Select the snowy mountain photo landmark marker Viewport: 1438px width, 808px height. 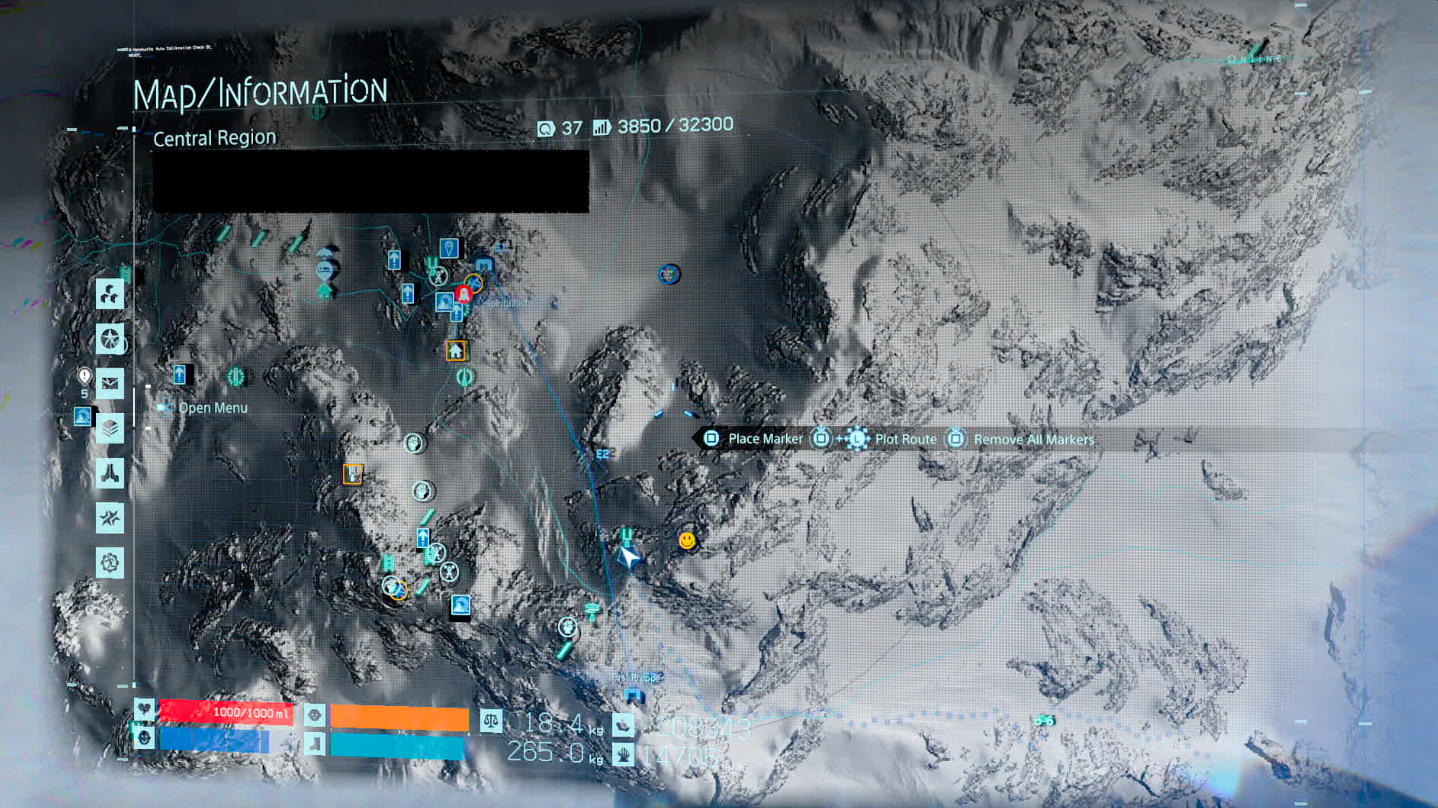458,603
